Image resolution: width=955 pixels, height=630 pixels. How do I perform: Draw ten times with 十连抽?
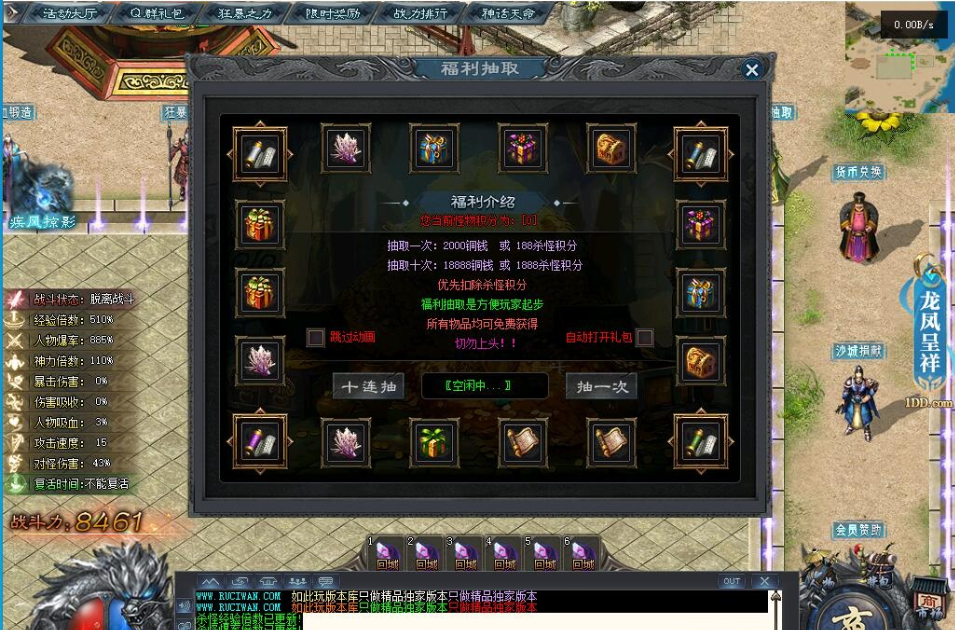click(368, 387)
